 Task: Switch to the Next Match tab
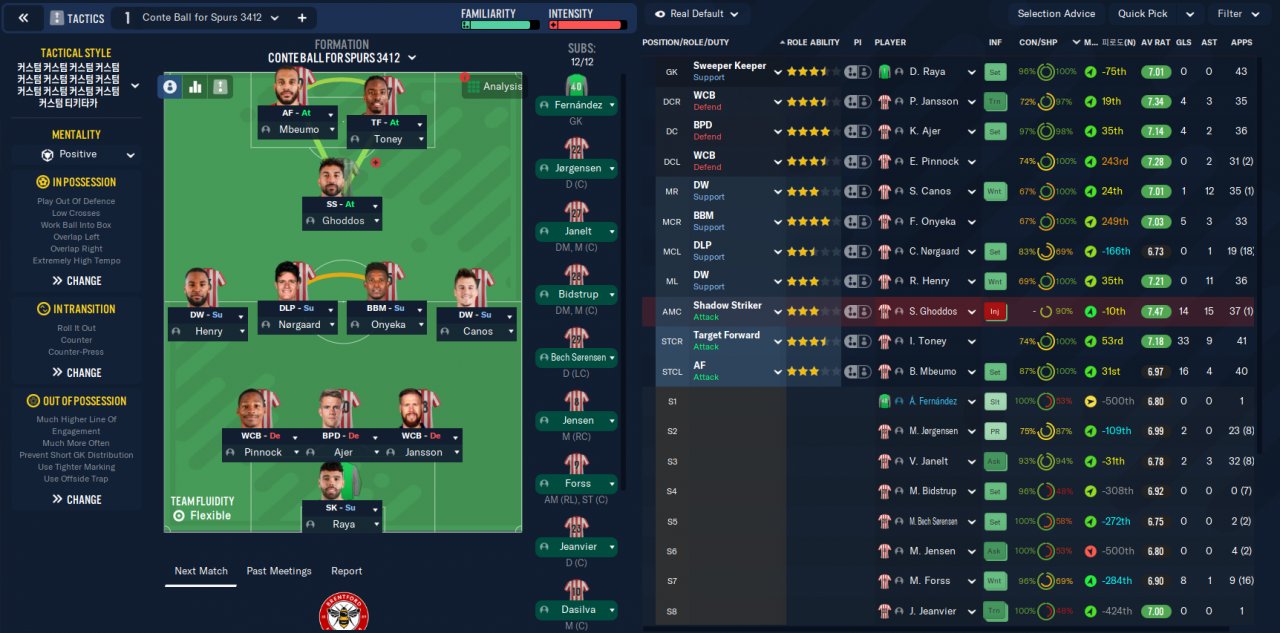pos(201,571)
